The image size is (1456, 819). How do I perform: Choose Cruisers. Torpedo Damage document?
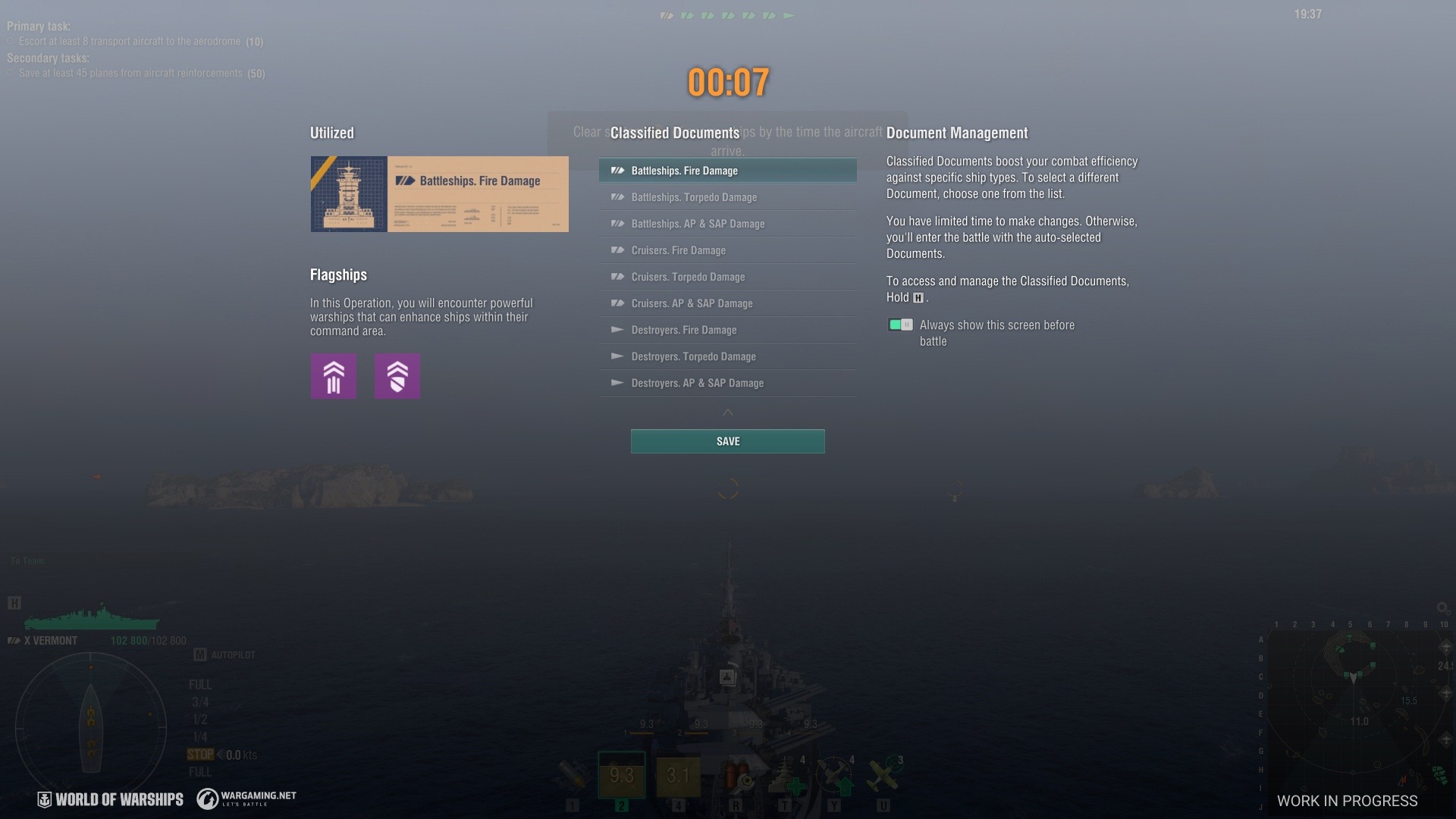click(x=727, y=277)
